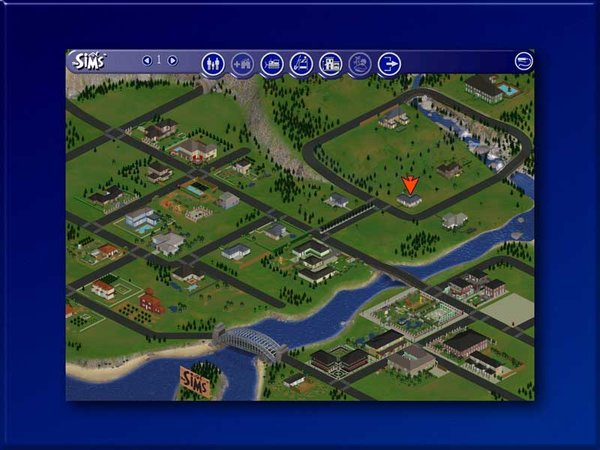
Task: Open the options button at the toolbar's far right
Action: pos(523,61)
